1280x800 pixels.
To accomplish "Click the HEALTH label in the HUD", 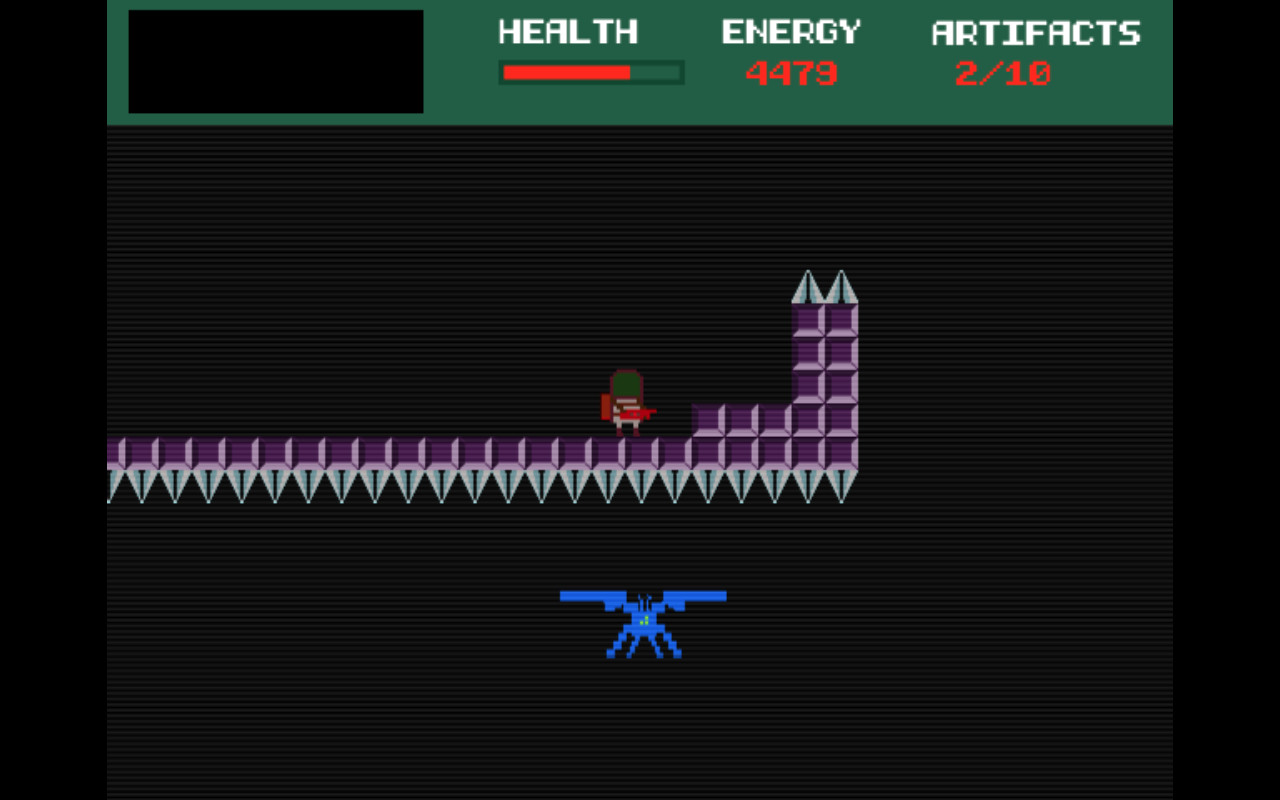I will (x=568, y=33).
